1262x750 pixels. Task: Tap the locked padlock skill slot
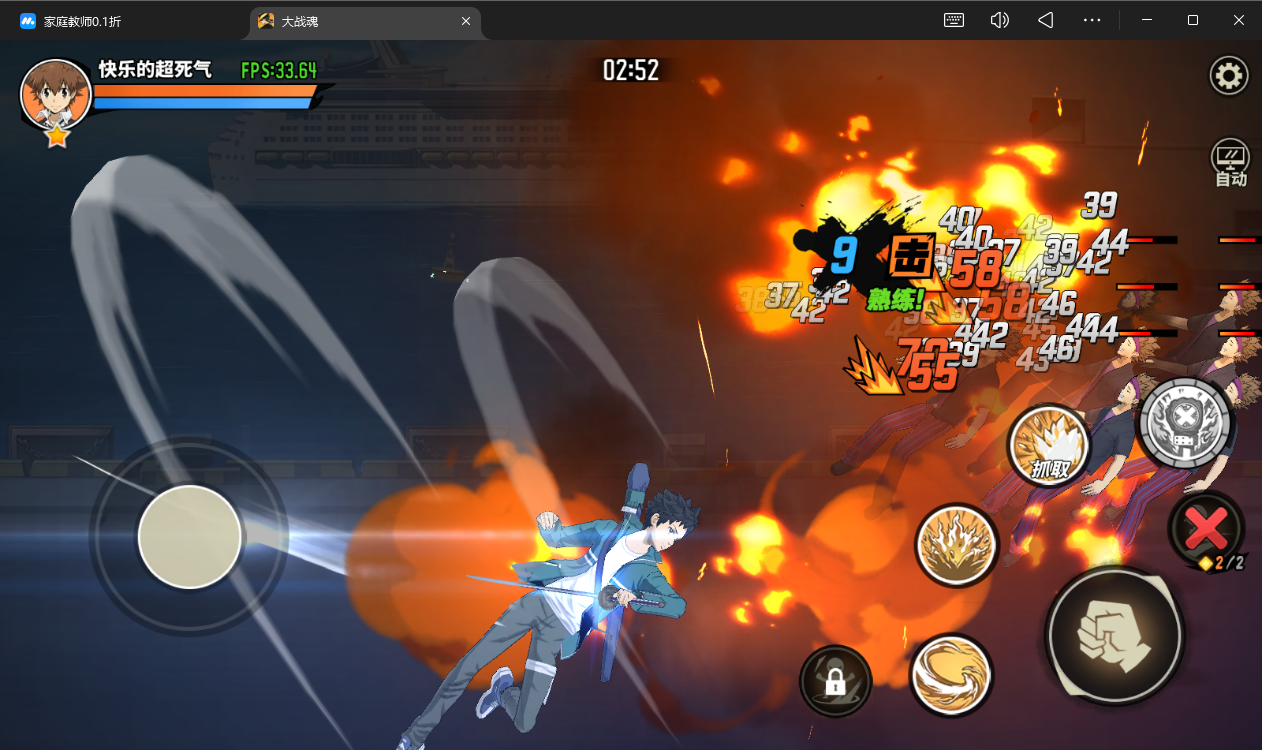click(x=835, y=682)
